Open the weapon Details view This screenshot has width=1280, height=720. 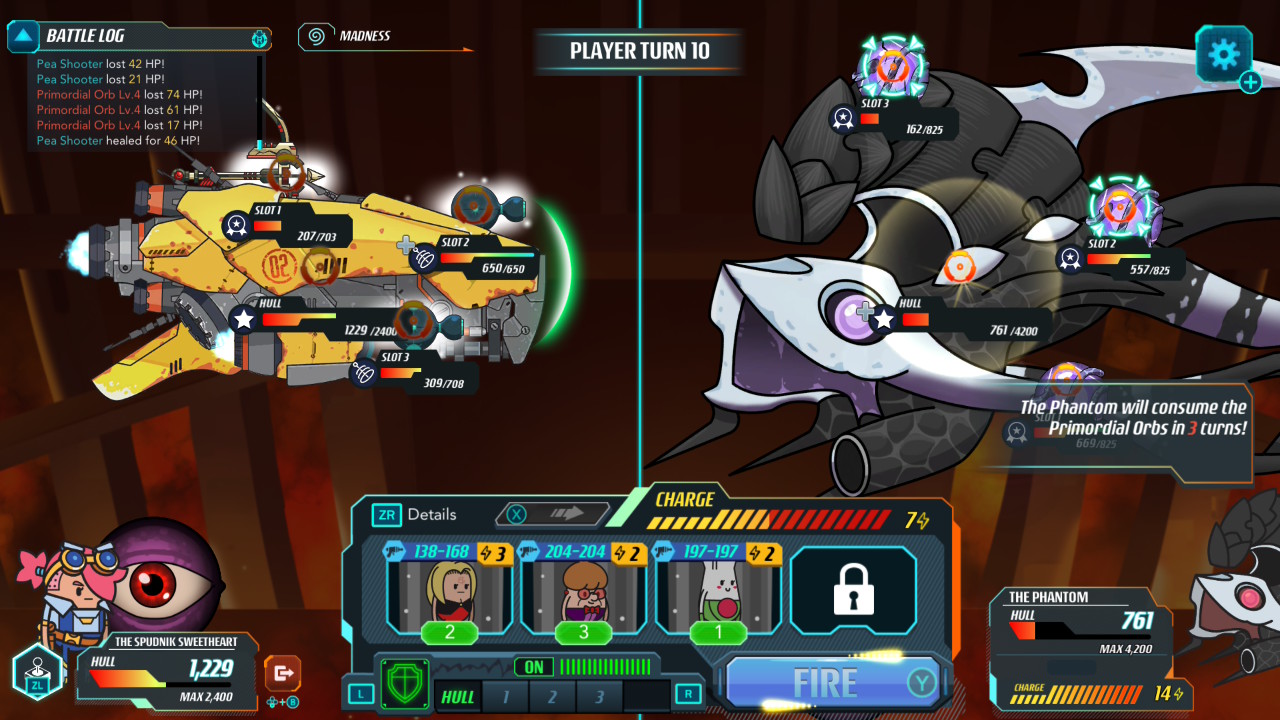pyautogui.click(x=415, y=515)
